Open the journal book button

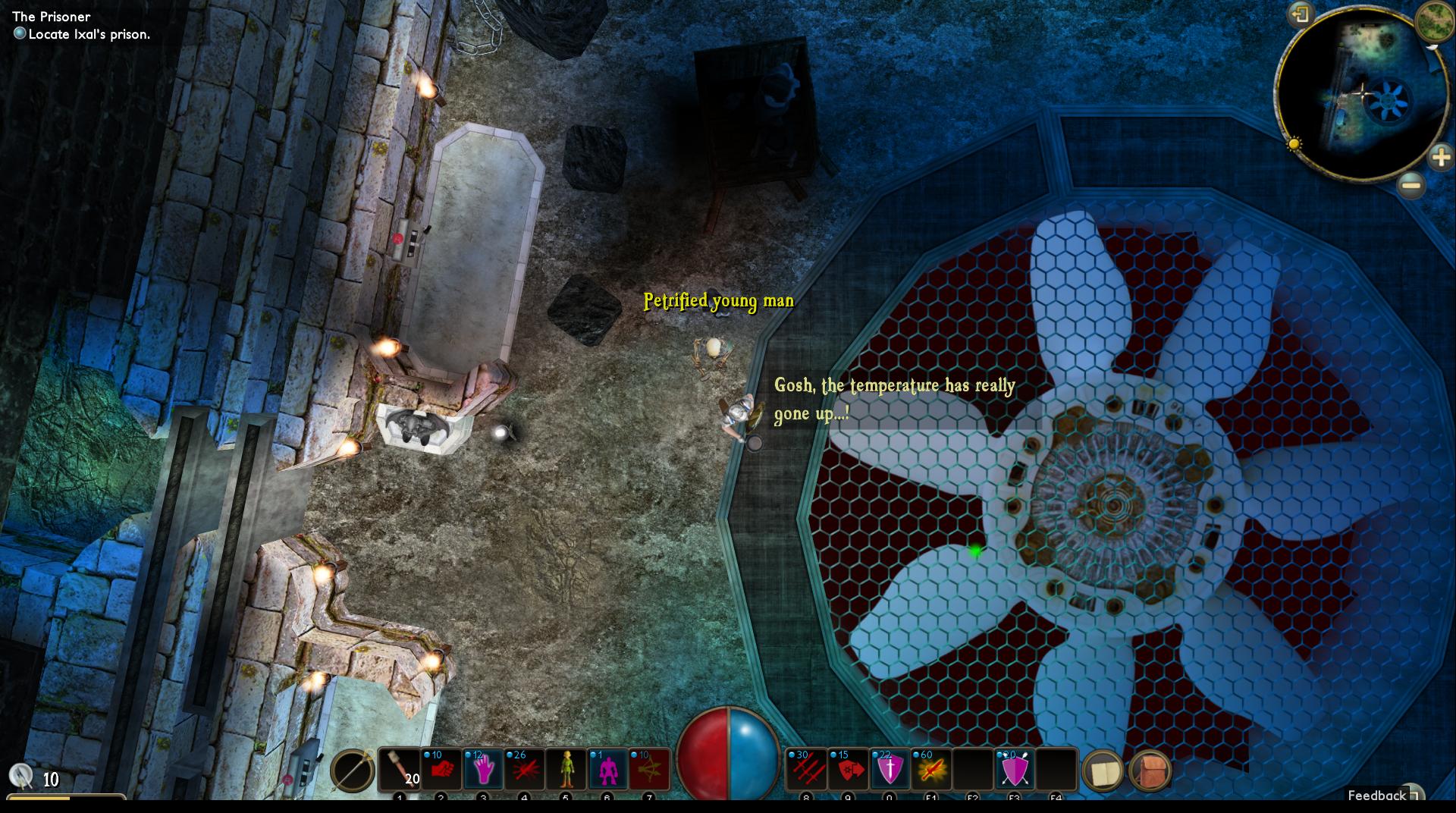tap(1103, 771)
